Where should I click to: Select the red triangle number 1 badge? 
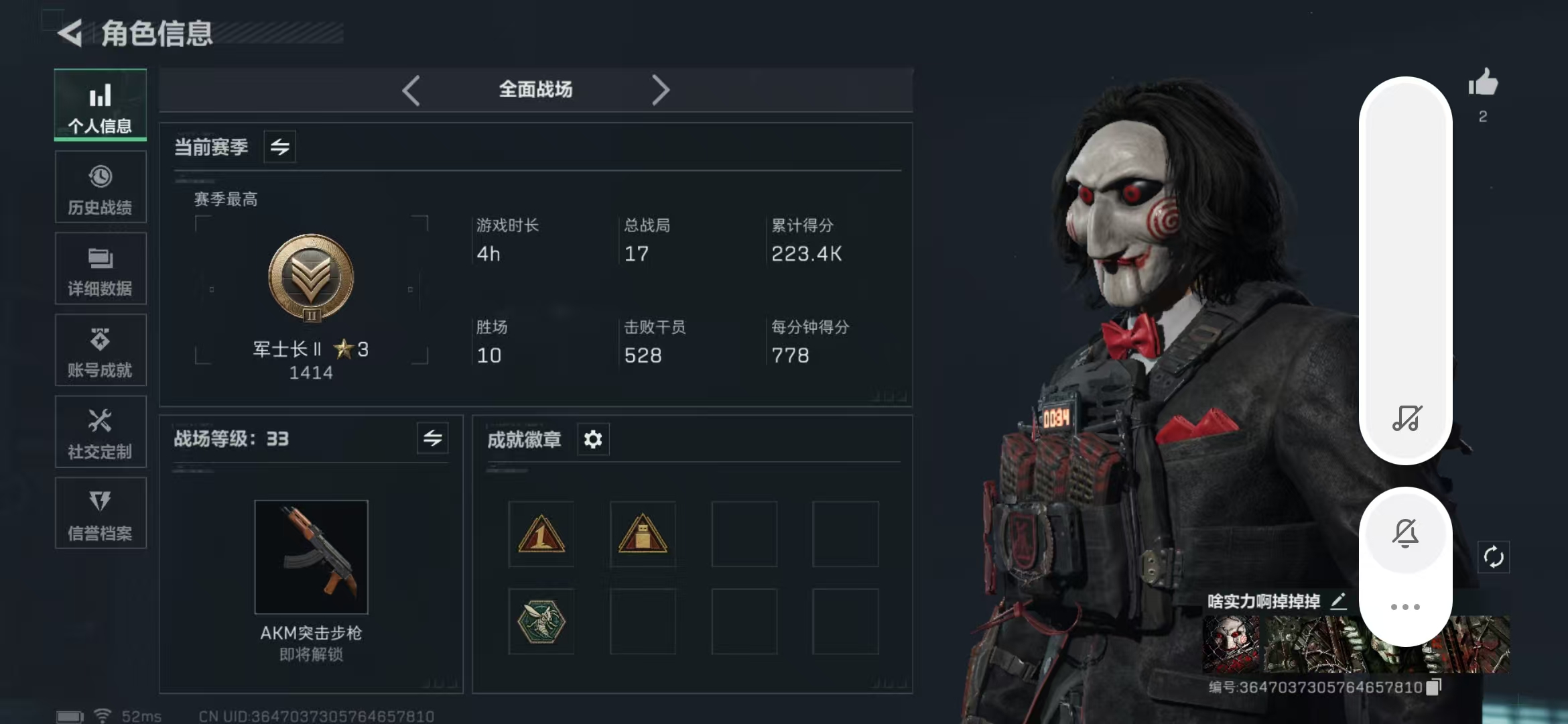point(541,534)
